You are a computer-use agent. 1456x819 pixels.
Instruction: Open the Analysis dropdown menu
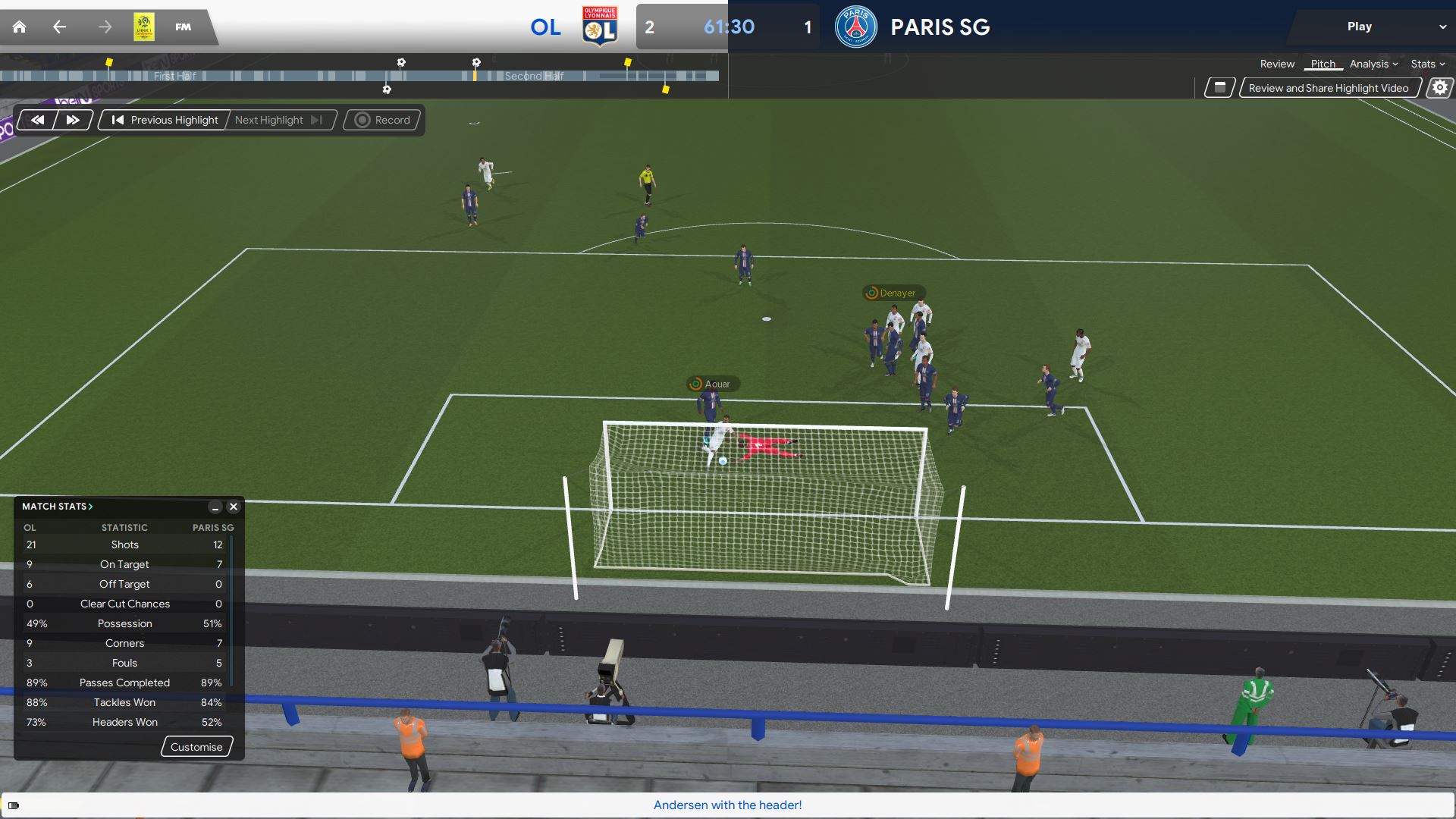pyautogui.click(x=1373, y=64)
